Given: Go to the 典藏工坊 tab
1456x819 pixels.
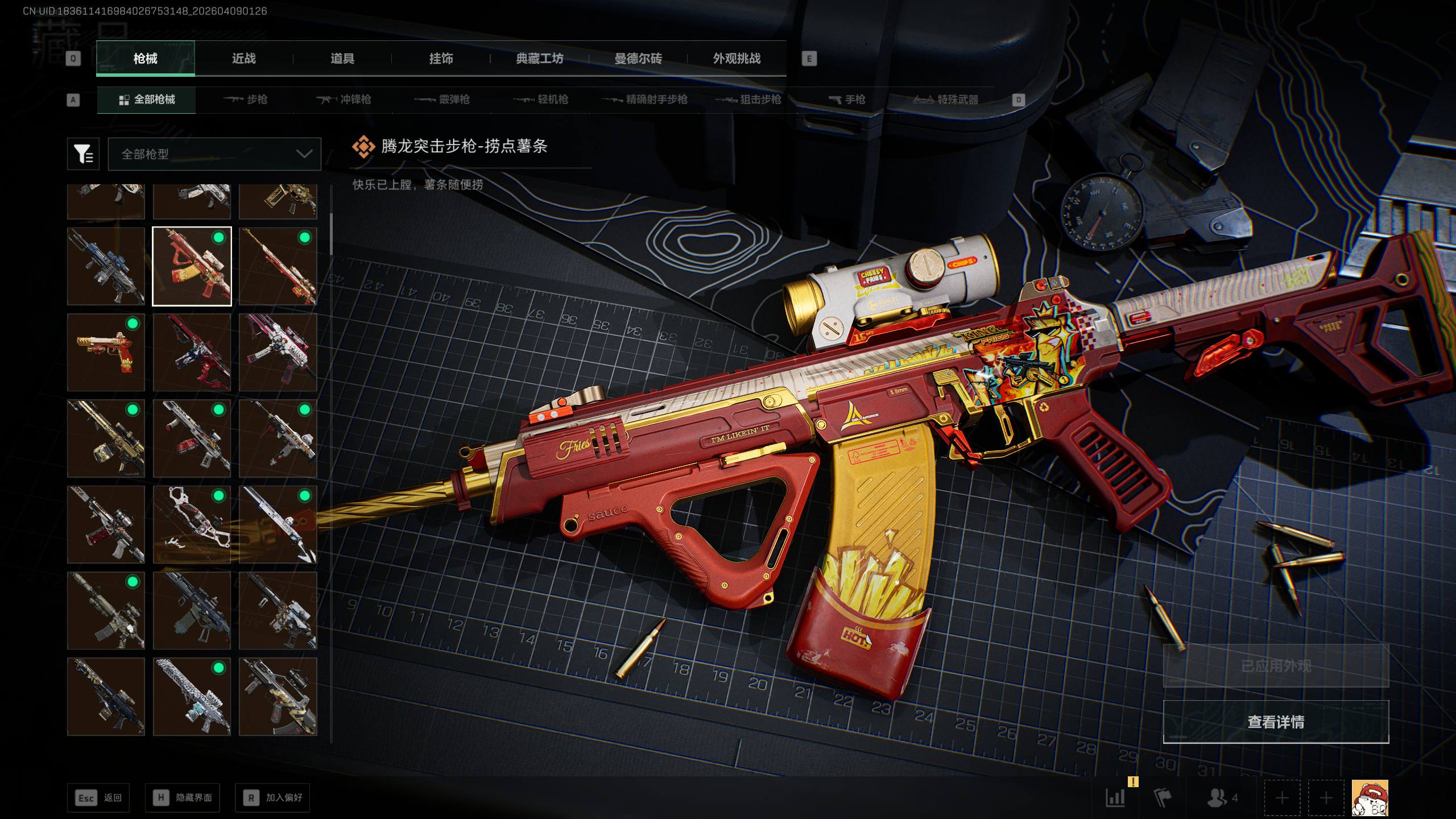Looking at the screenshot, I should click(x=539, y=59).
